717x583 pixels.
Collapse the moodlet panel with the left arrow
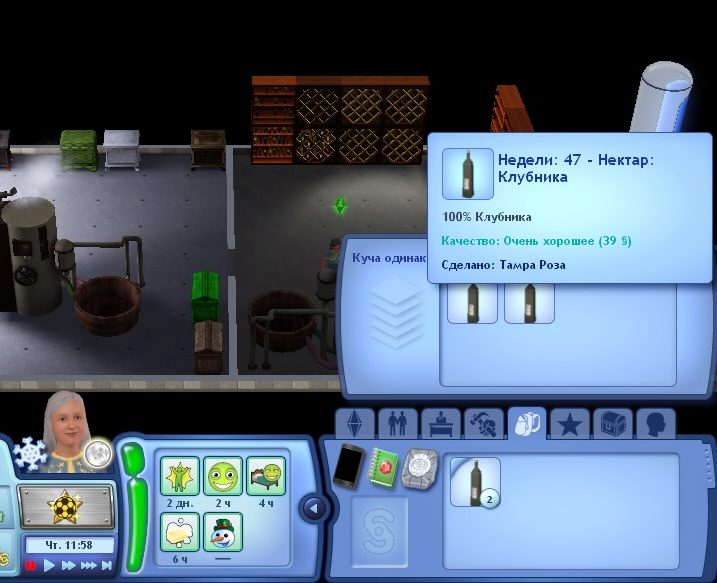[313, 508]
